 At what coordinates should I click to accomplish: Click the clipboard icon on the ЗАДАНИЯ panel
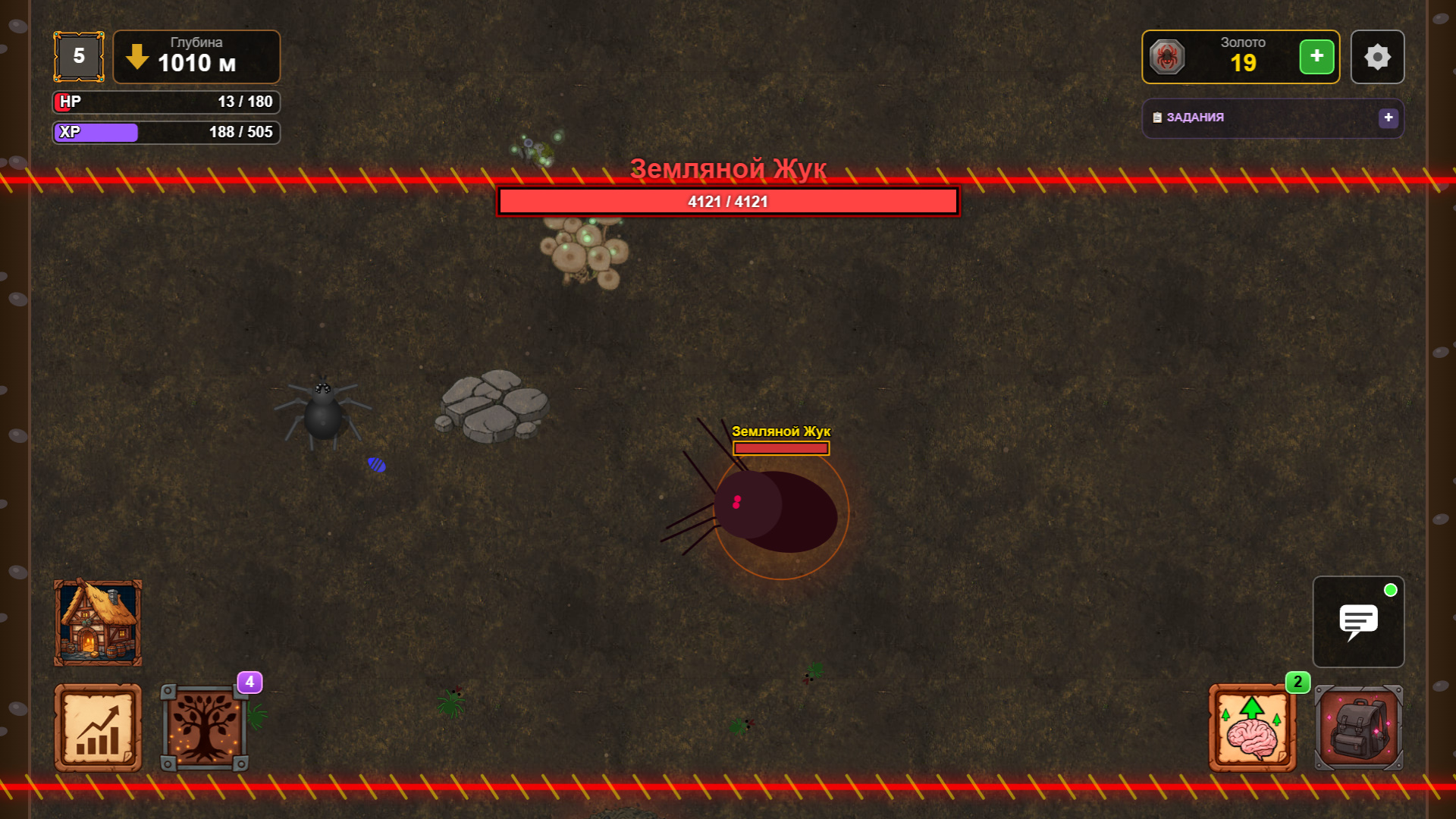1156,118
